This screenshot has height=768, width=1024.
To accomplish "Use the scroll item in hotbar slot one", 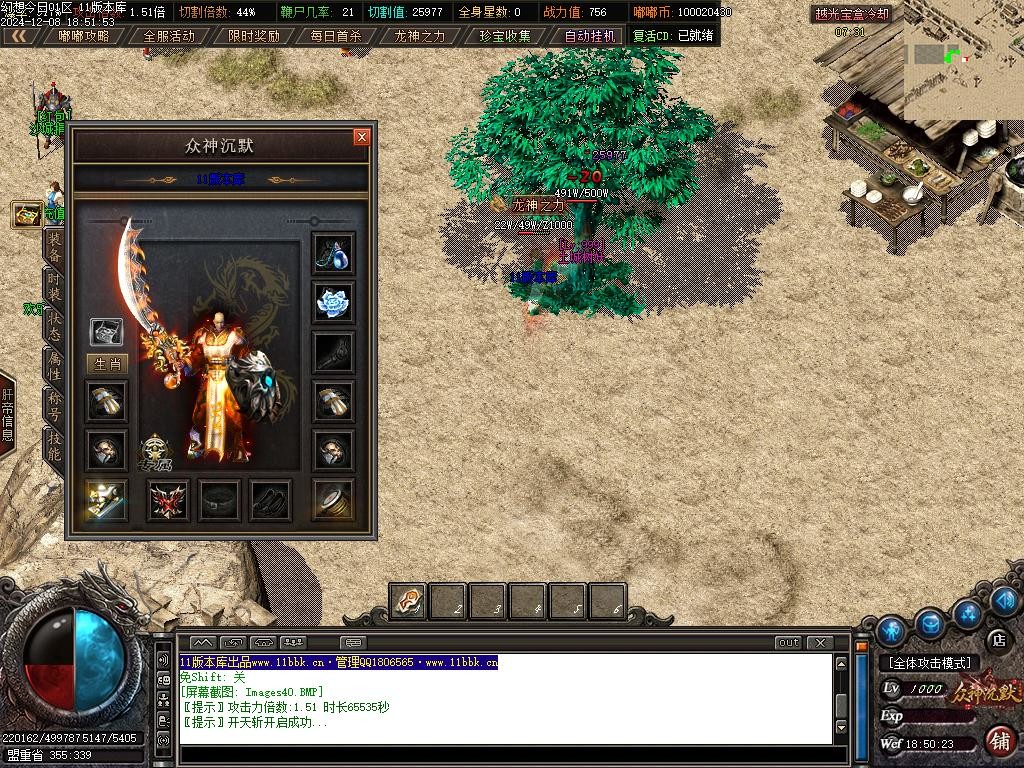I will click(x=408, y=602).
